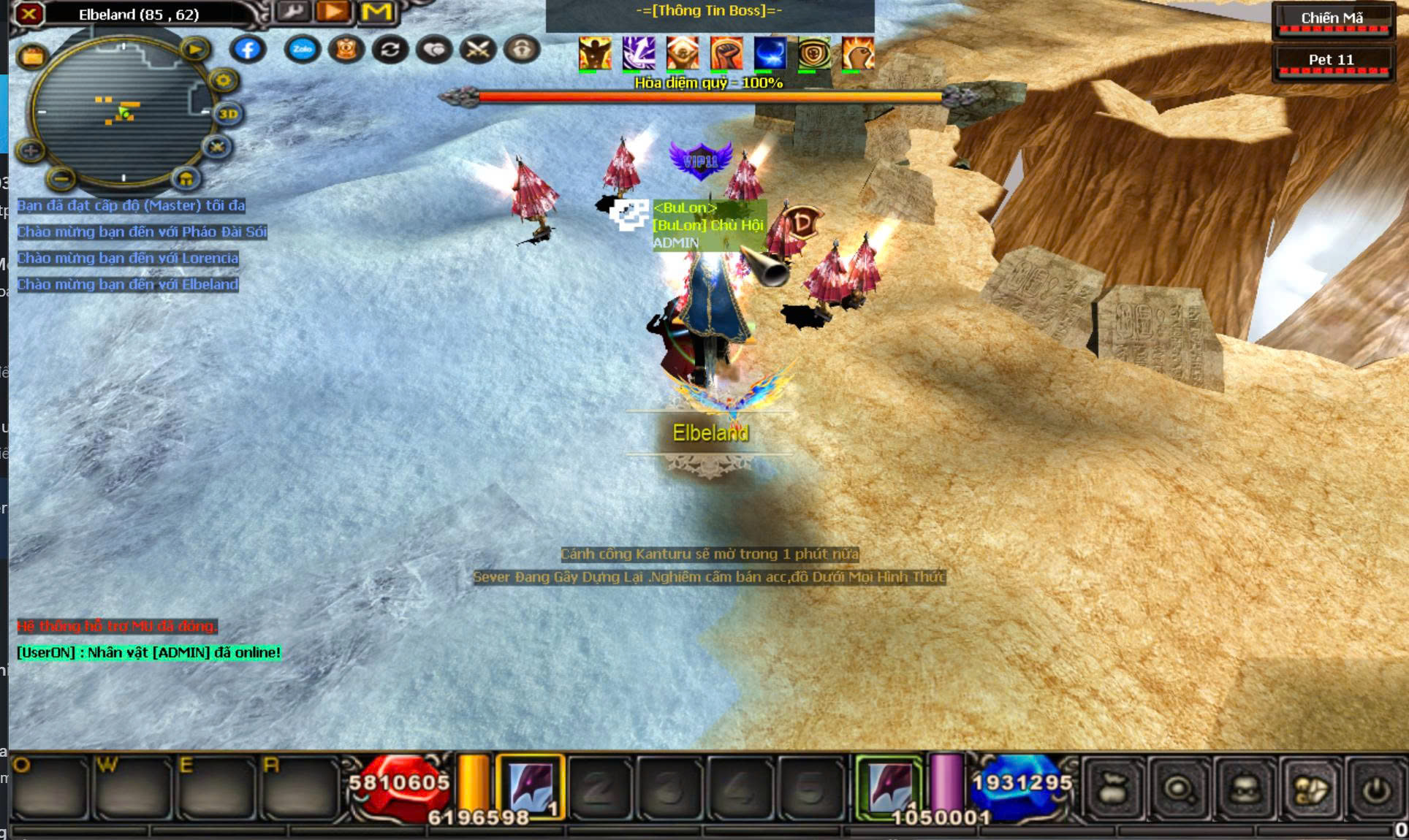Select the gold-framed dragon skill in slot 1
The image size is (1409, 840).
[531, 787]
